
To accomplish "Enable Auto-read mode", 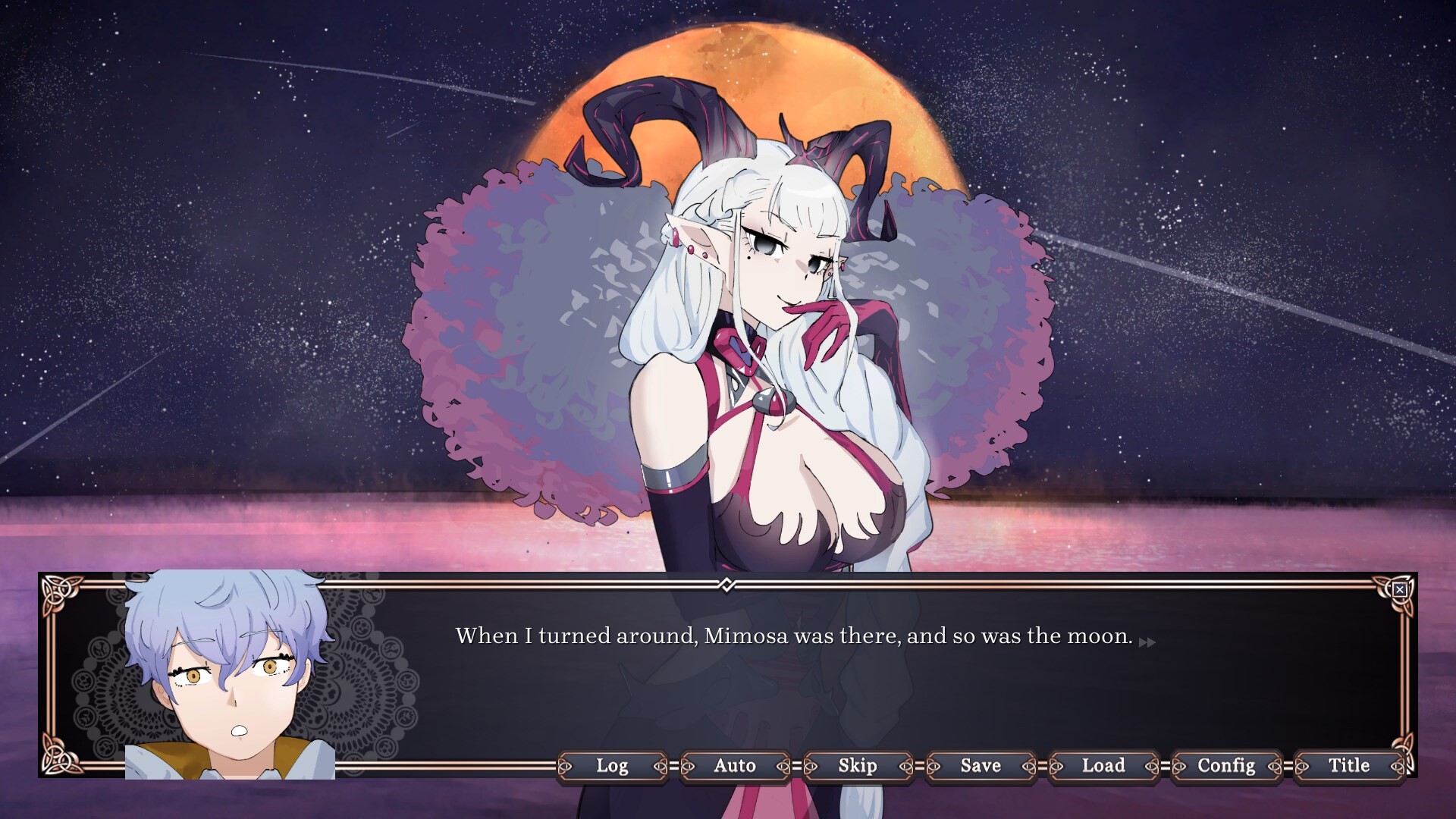I will click(736, 766).
